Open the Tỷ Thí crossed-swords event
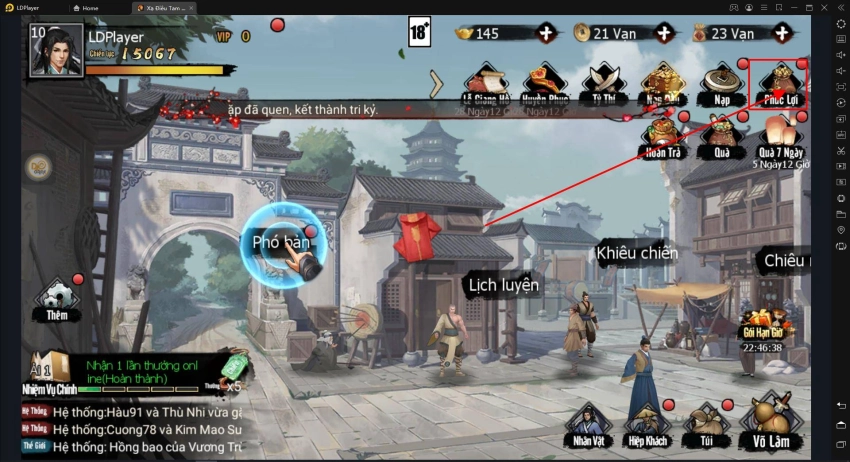Screen dimensions: 850x462 604,83
